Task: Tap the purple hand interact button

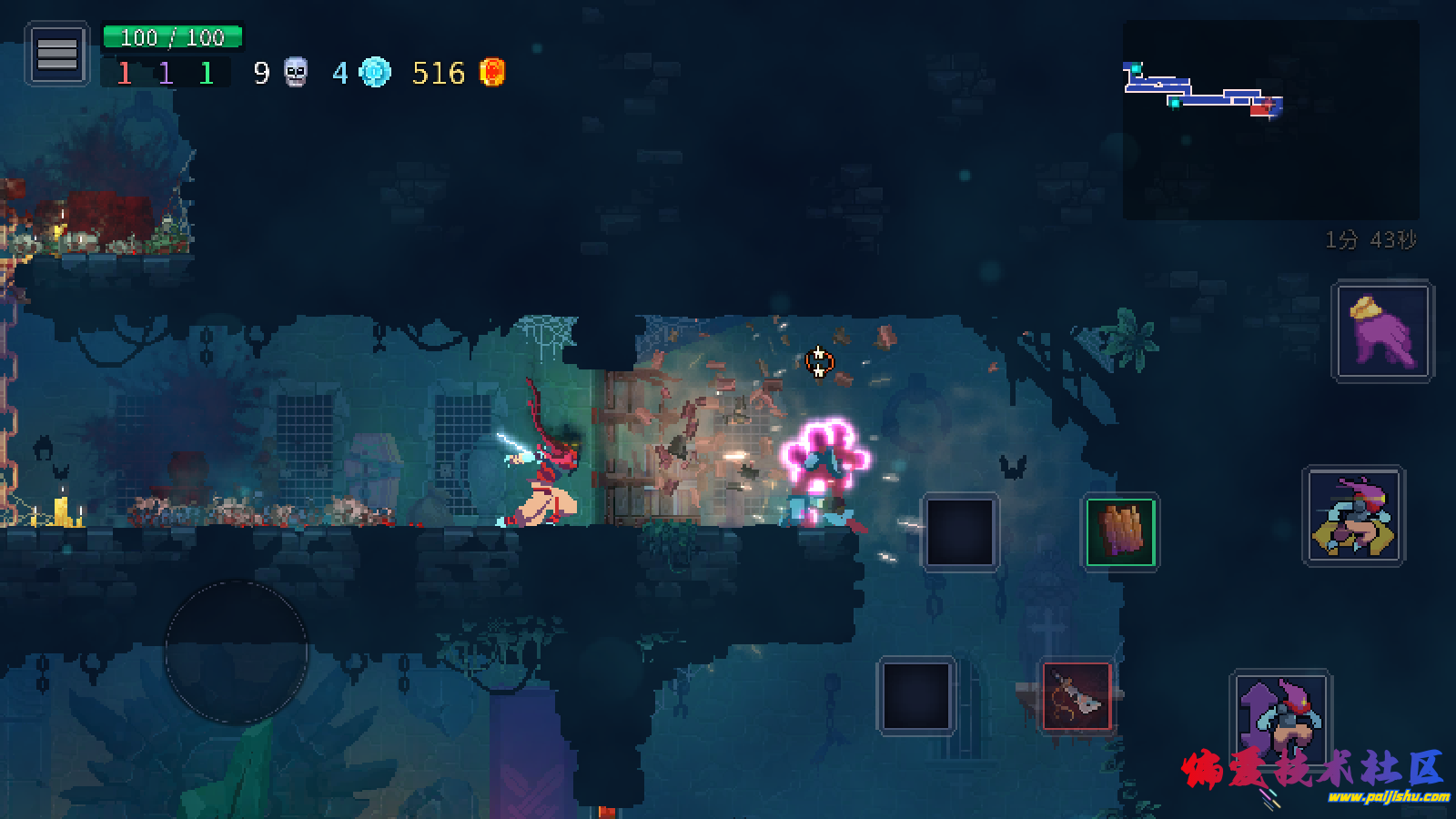Action: coord(1382,331)
